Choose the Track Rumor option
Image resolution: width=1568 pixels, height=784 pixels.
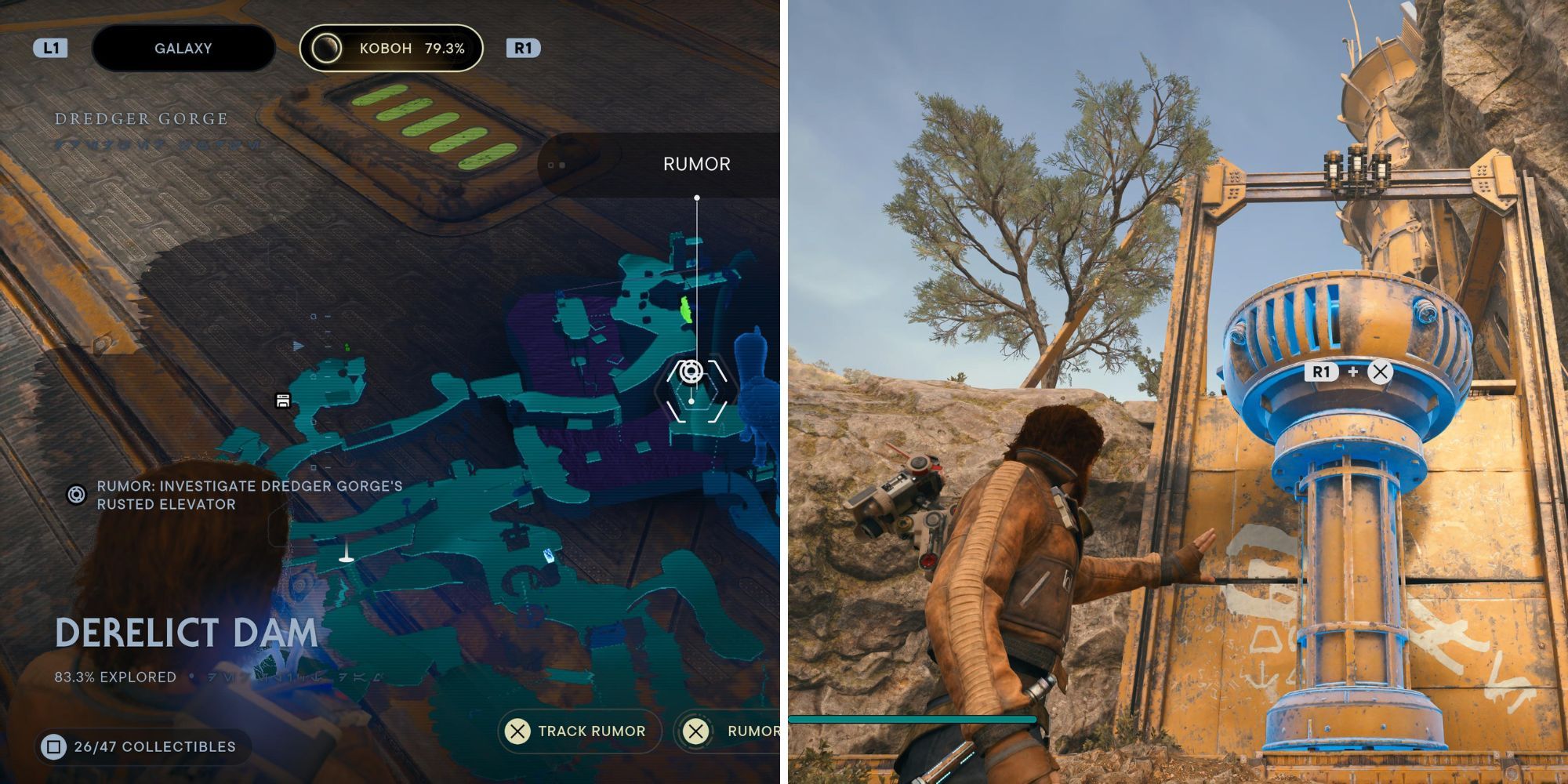point(579,731)
